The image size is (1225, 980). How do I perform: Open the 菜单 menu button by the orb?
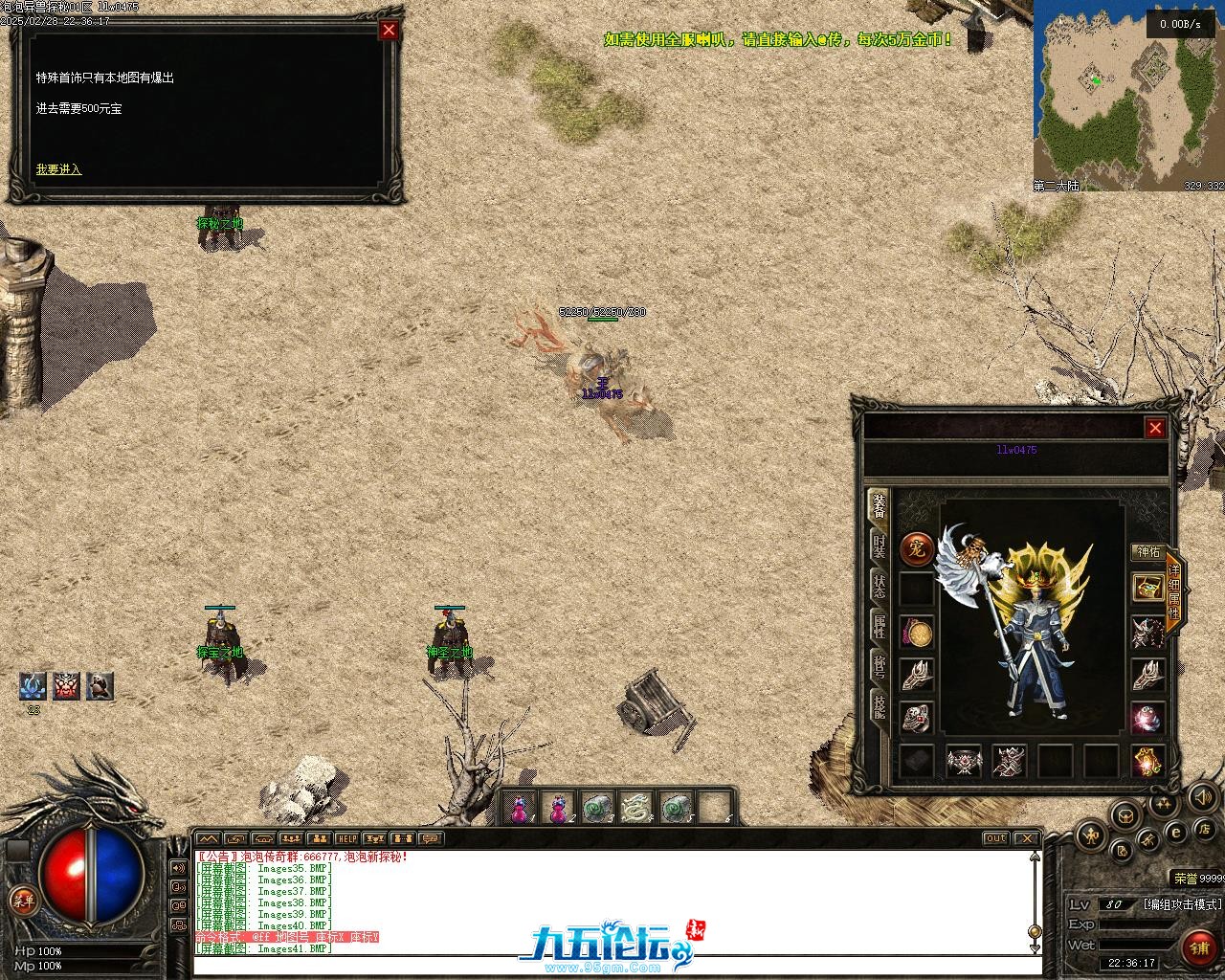21,900
